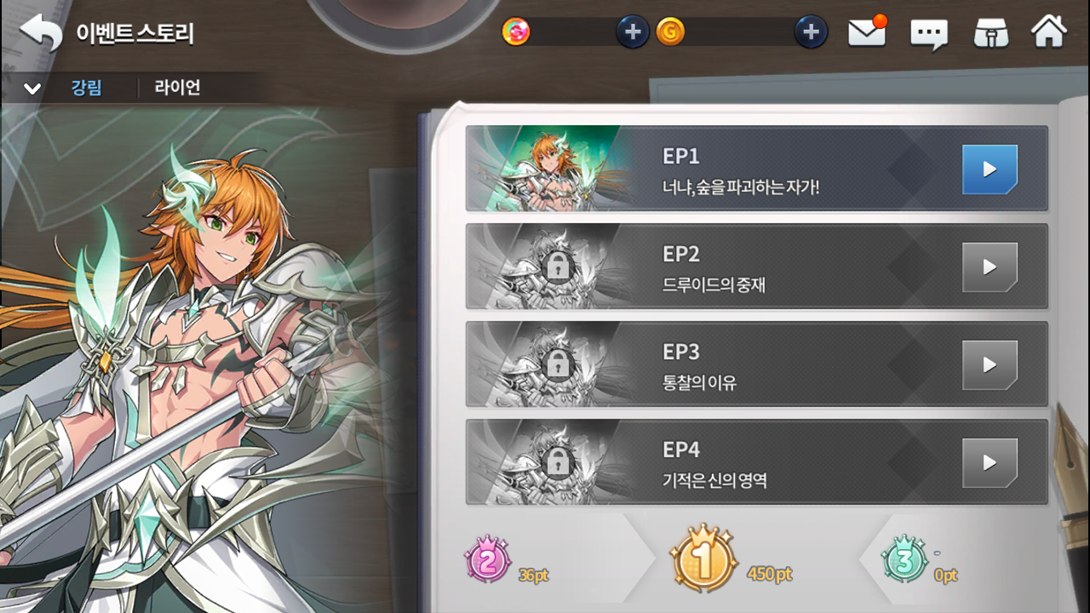Image resolution: width=1090 pixels, height=613 pixels.
Task: Select the second place 36pt badge
Action: [x=487, y=561]
